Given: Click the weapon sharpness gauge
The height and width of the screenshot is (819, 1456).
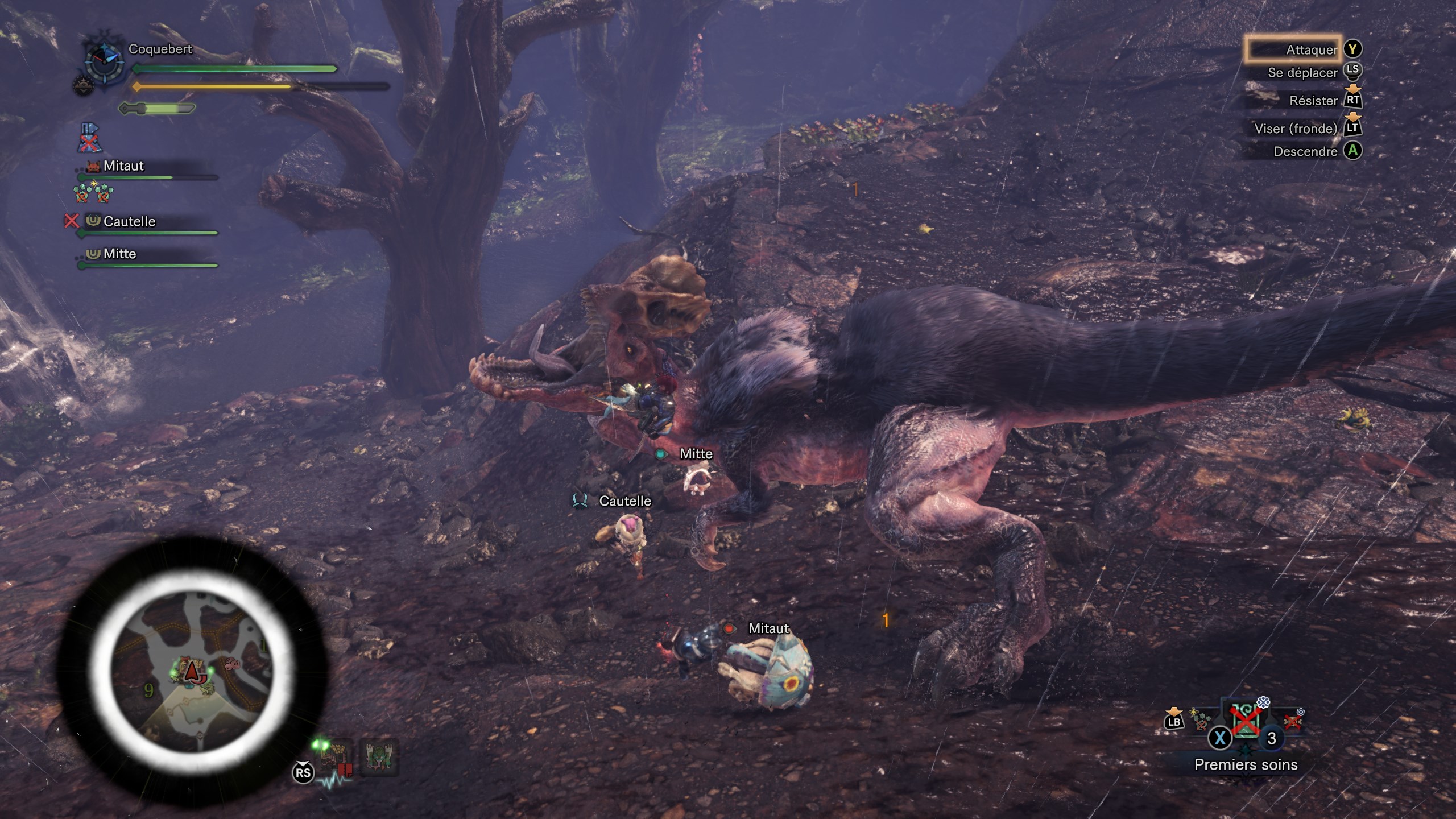Looking at the screenshot, I should coord(157,108).
